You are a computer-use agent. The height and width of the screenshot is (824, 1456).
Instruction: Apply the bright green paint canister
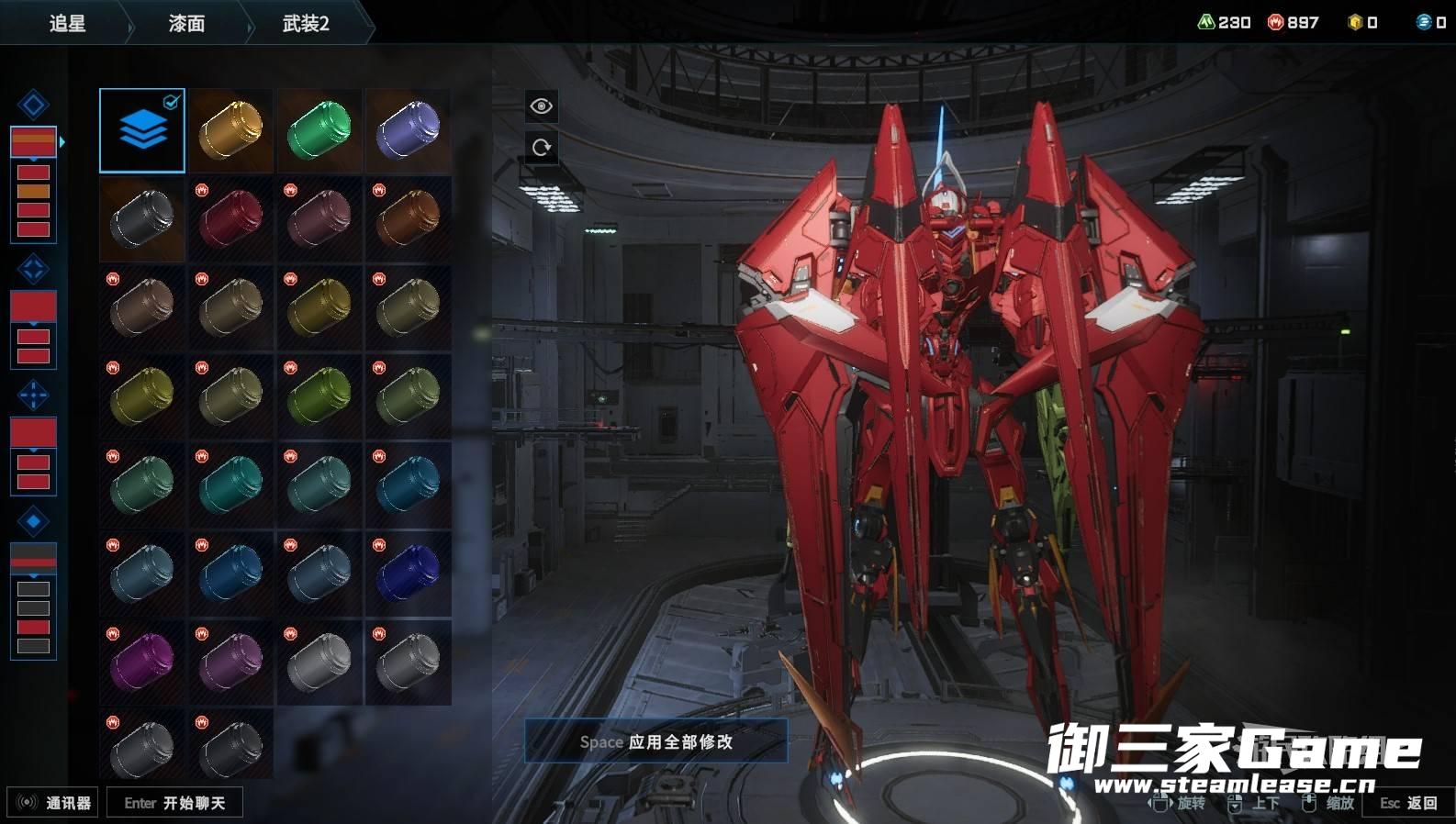[x=319, y=130]
